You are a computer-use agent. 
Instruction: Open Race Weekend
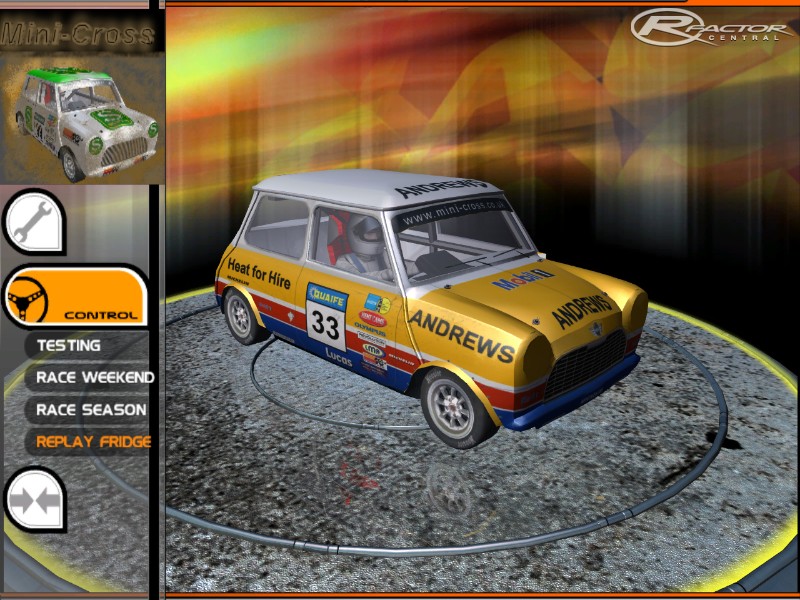[94, 377]
